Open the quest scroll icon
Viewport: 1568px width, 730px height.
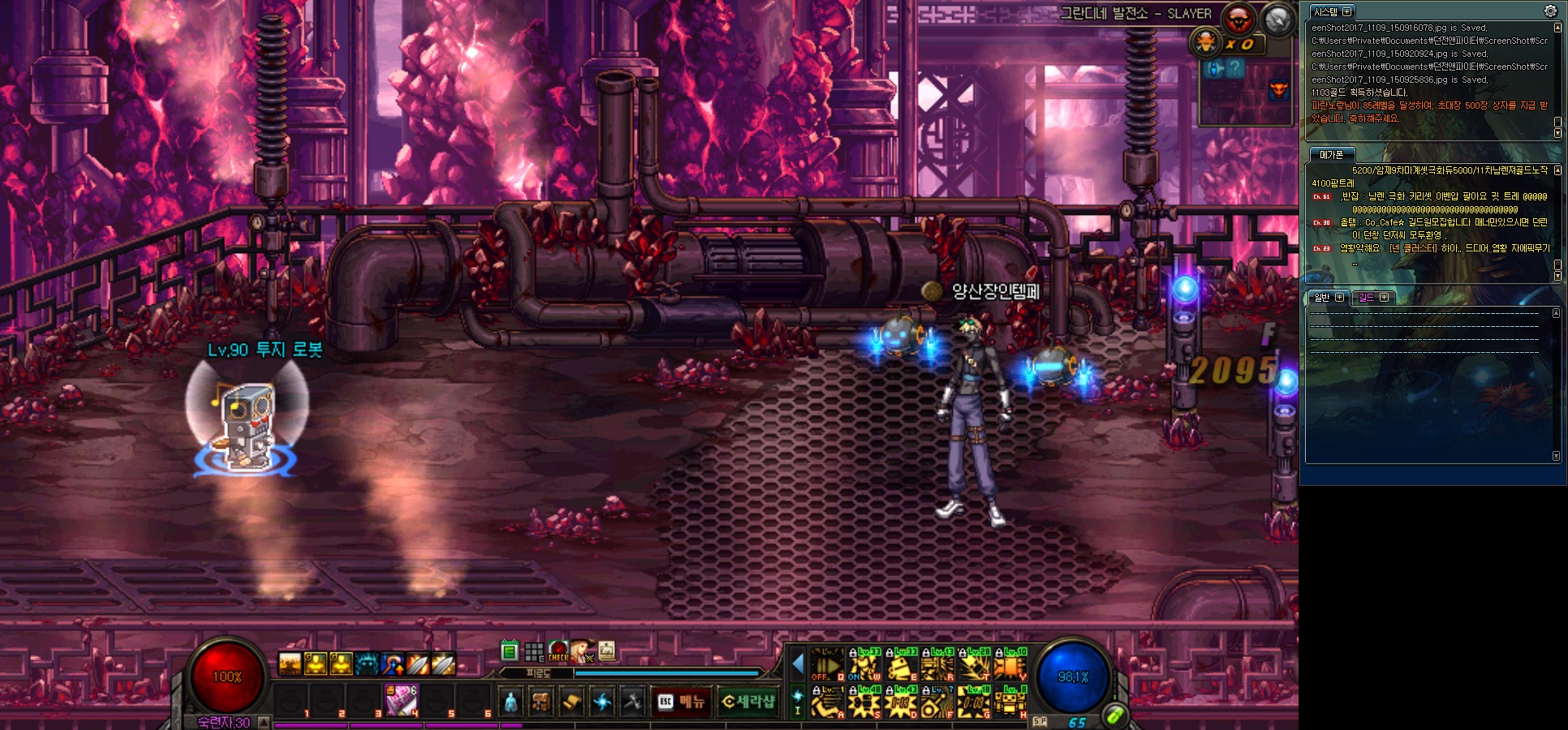tap(571, 702)
